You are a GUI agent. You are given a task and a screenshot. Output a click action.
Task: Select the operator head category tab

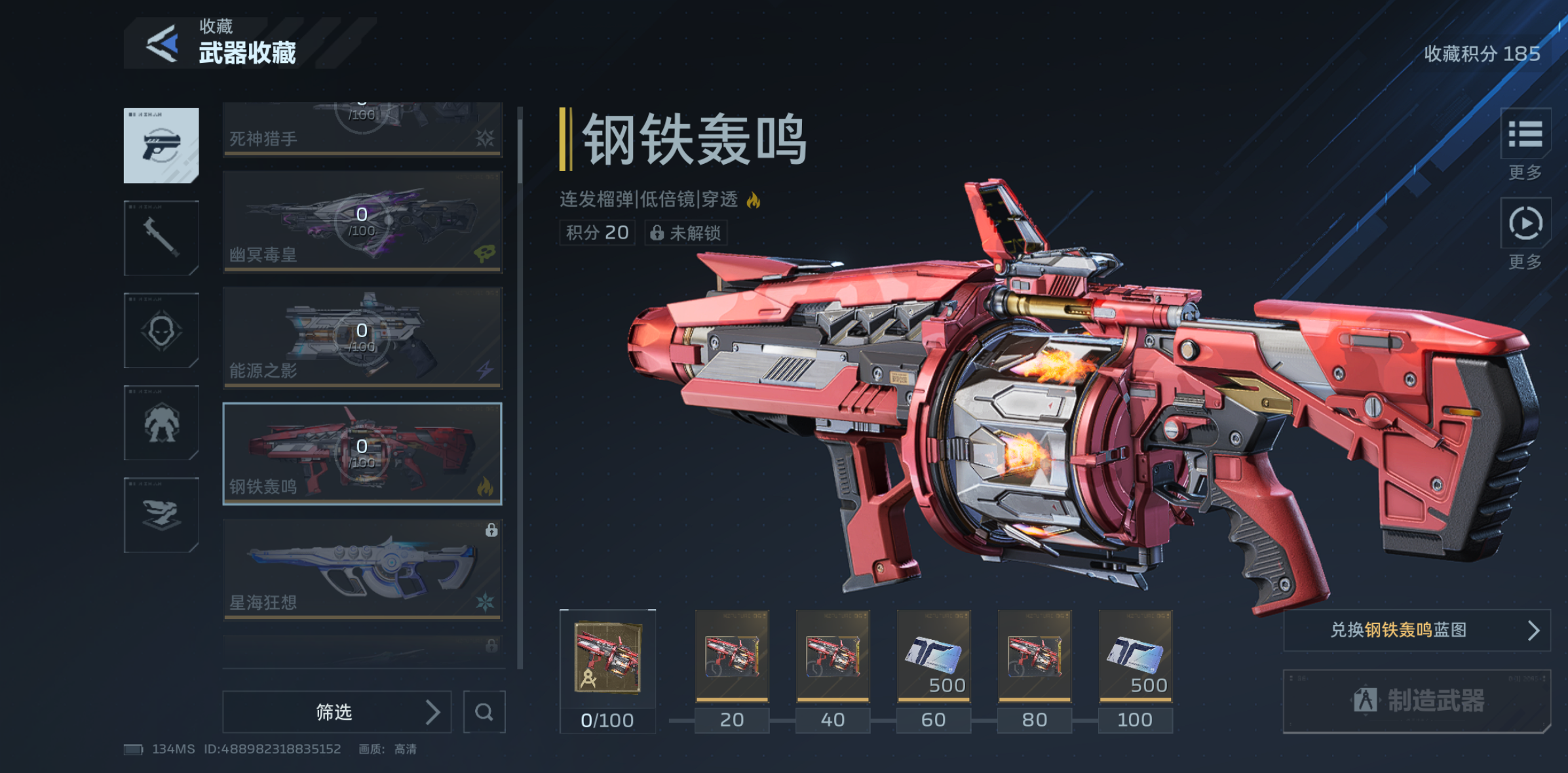[x=161, y=330]
